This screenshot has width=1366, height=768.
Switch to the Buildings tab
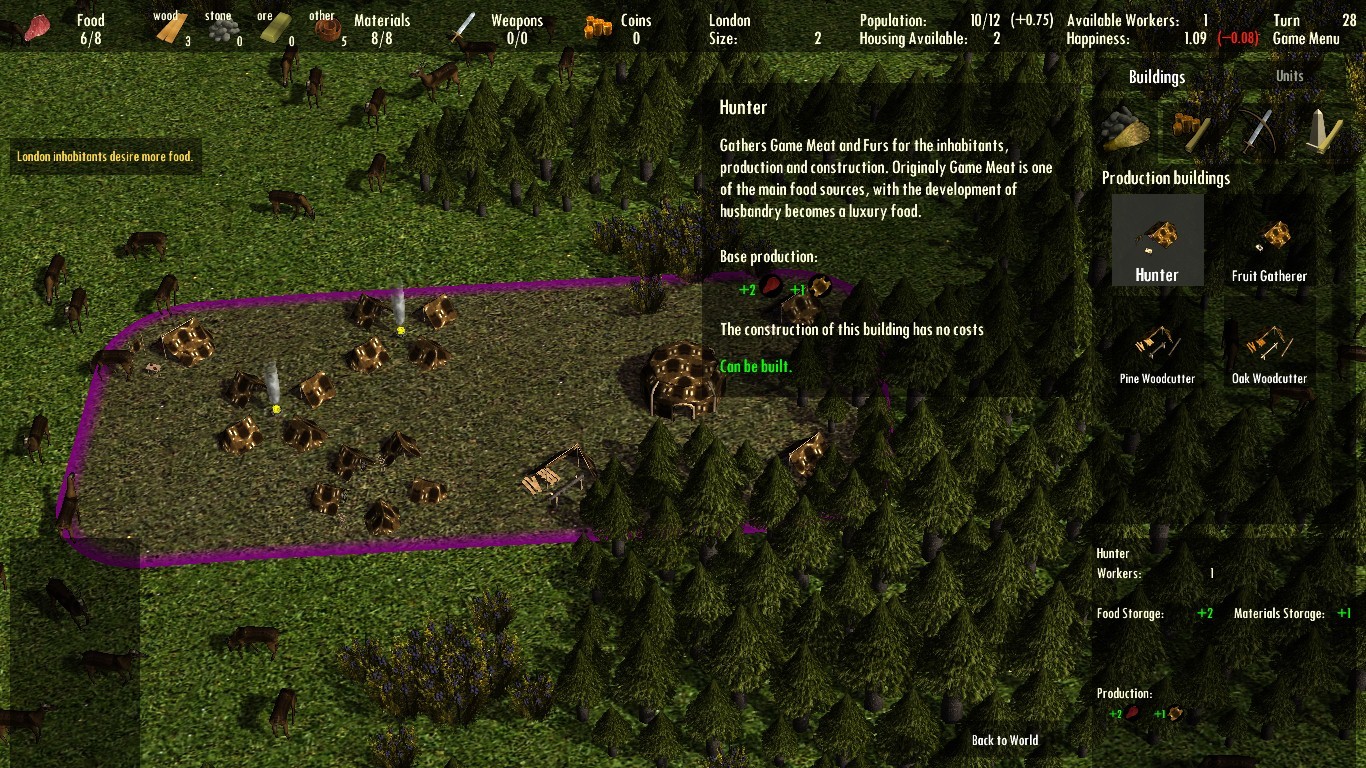[x=1157, y=76]
